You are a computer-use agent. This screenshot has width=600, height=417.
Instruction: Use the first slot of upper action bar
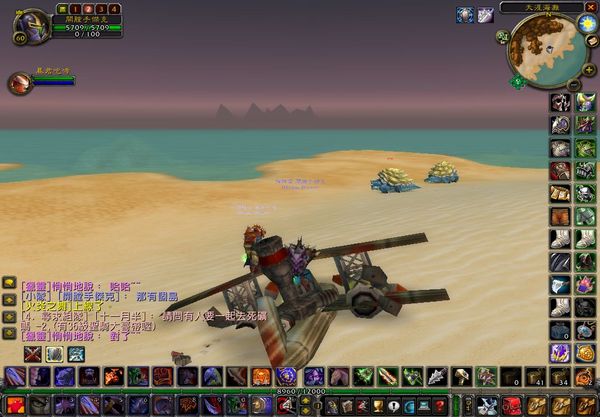point(14,376)
